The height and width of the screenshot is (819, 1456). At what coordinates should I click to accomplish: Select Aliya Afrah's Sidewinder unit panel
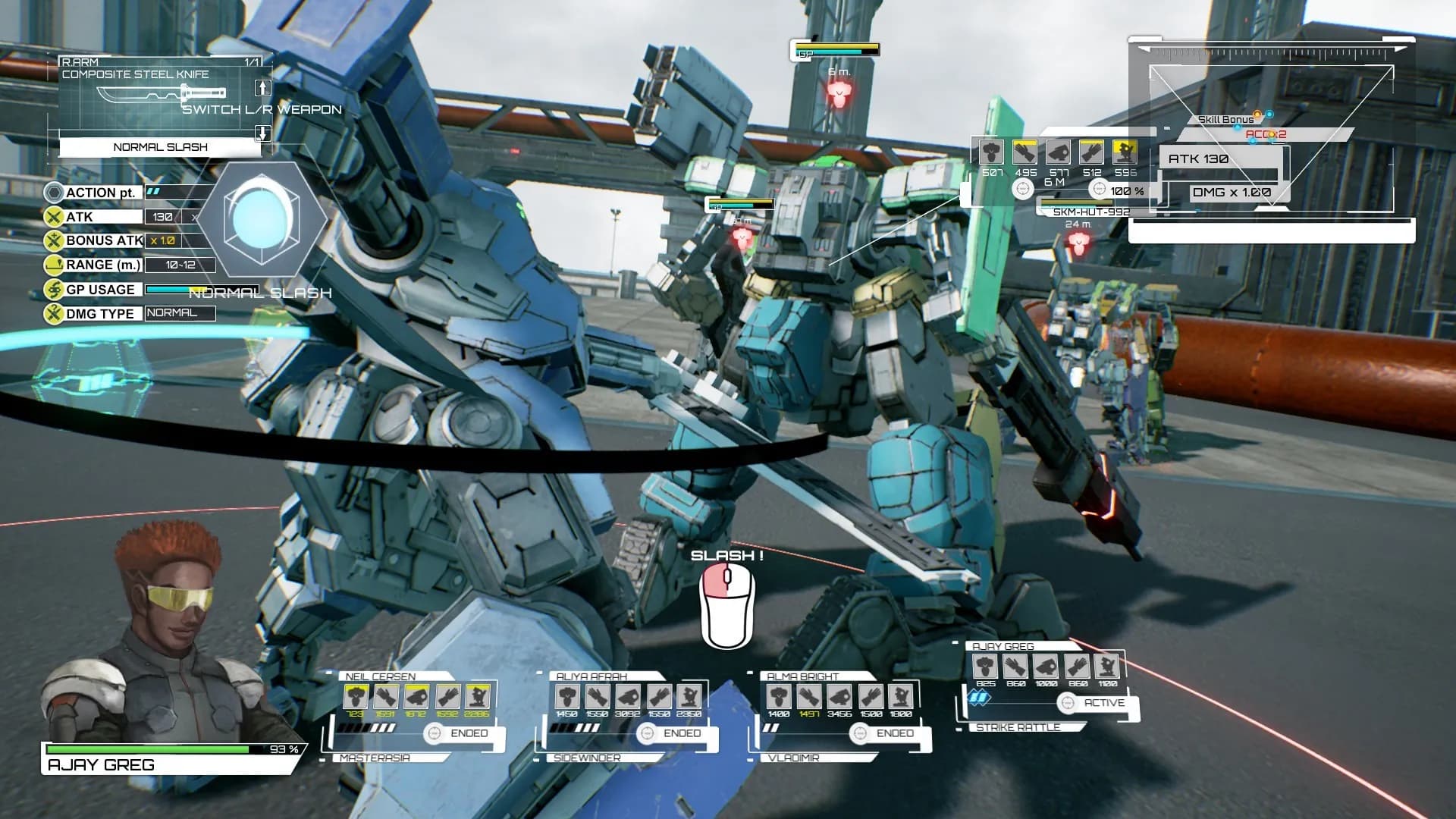tap(626, 714)
